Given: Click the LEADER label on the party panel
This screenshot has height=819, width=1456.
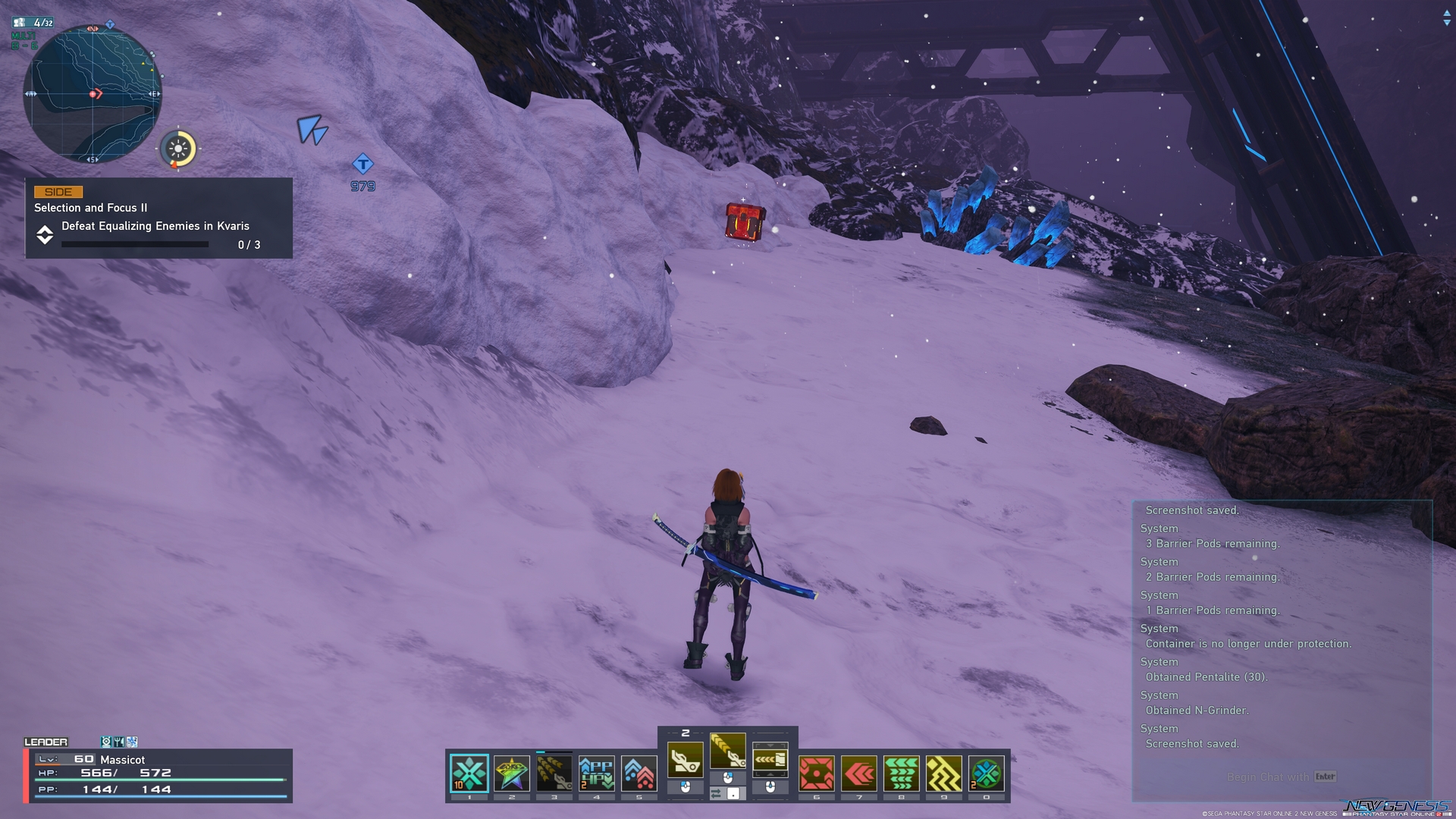Looking at the screenshot, I should pos(47,742).
